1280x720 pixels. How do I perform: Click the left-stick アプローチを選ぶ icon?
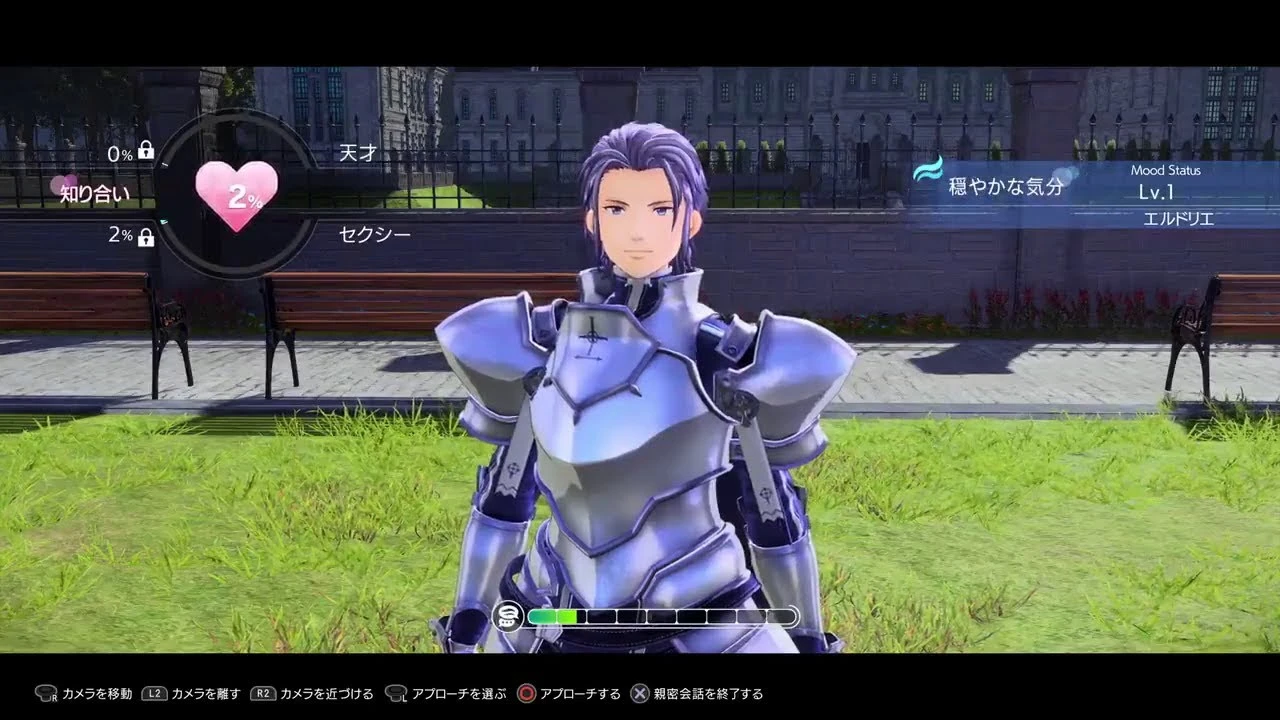coord(398,692)
